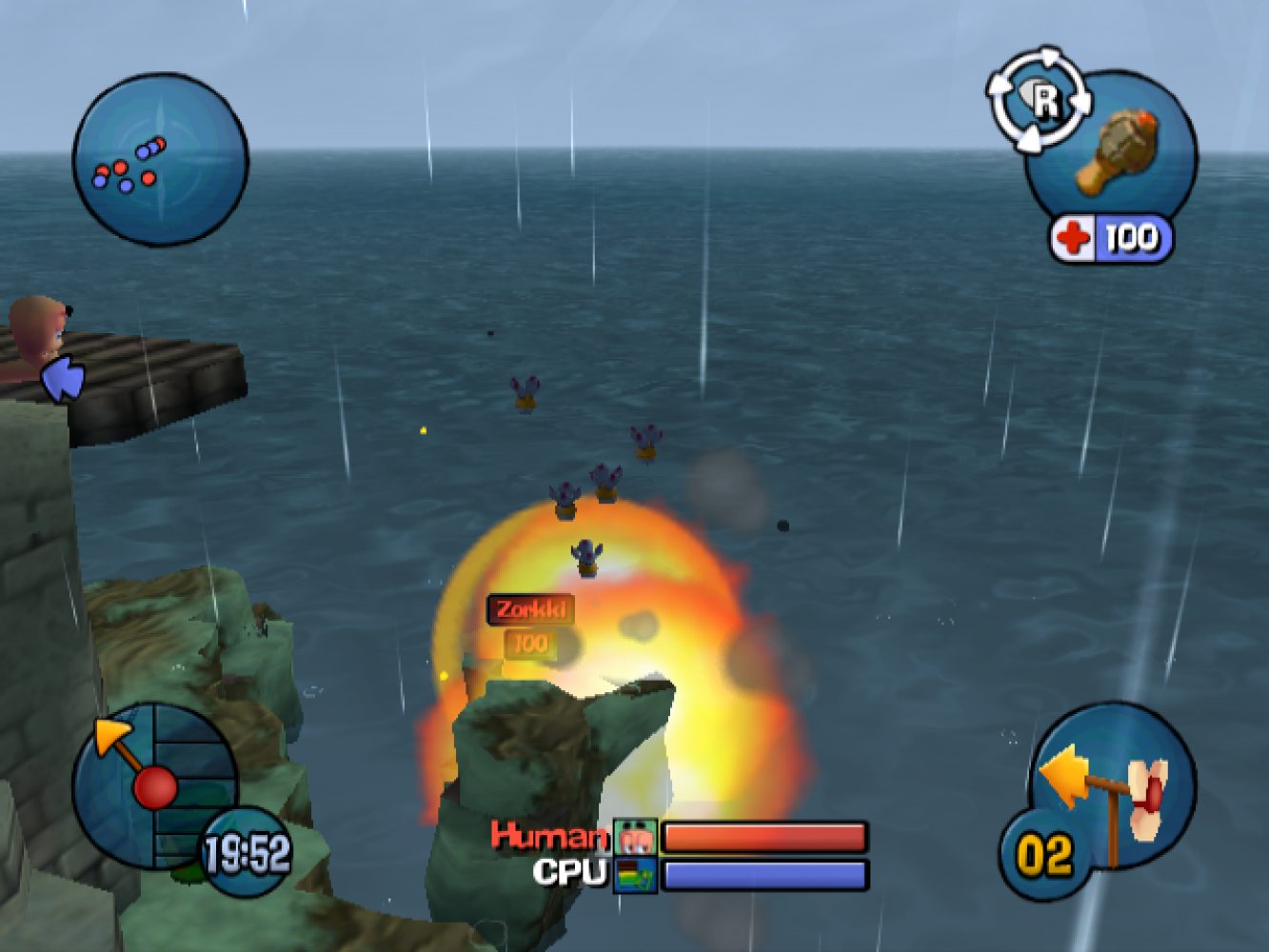Open the circular radar minimap

[x=160, y=160]
